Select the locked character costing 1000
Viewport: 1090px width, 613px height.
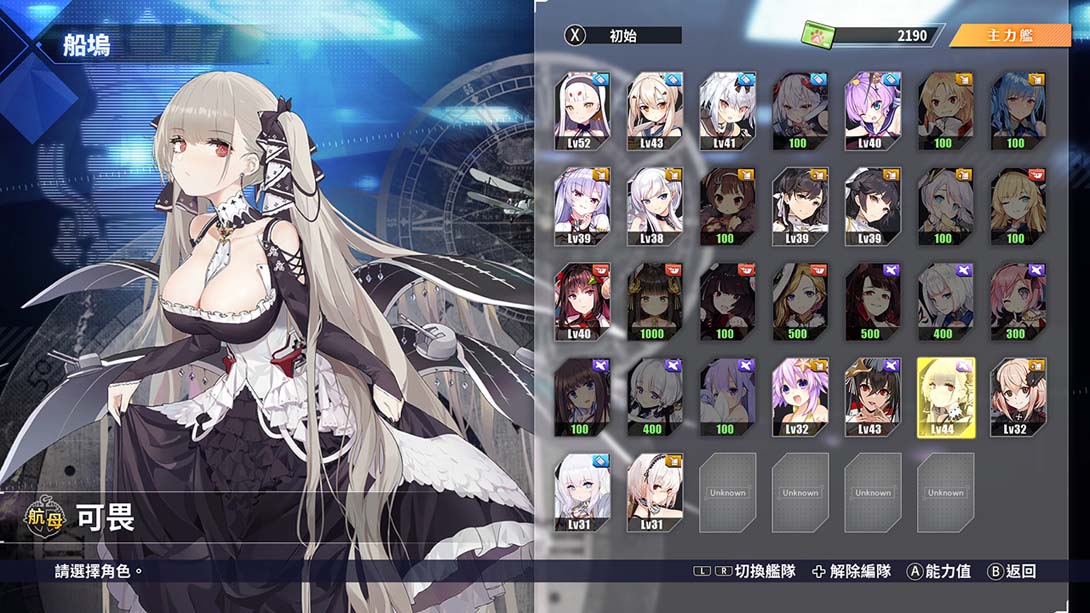pos(655,302)
